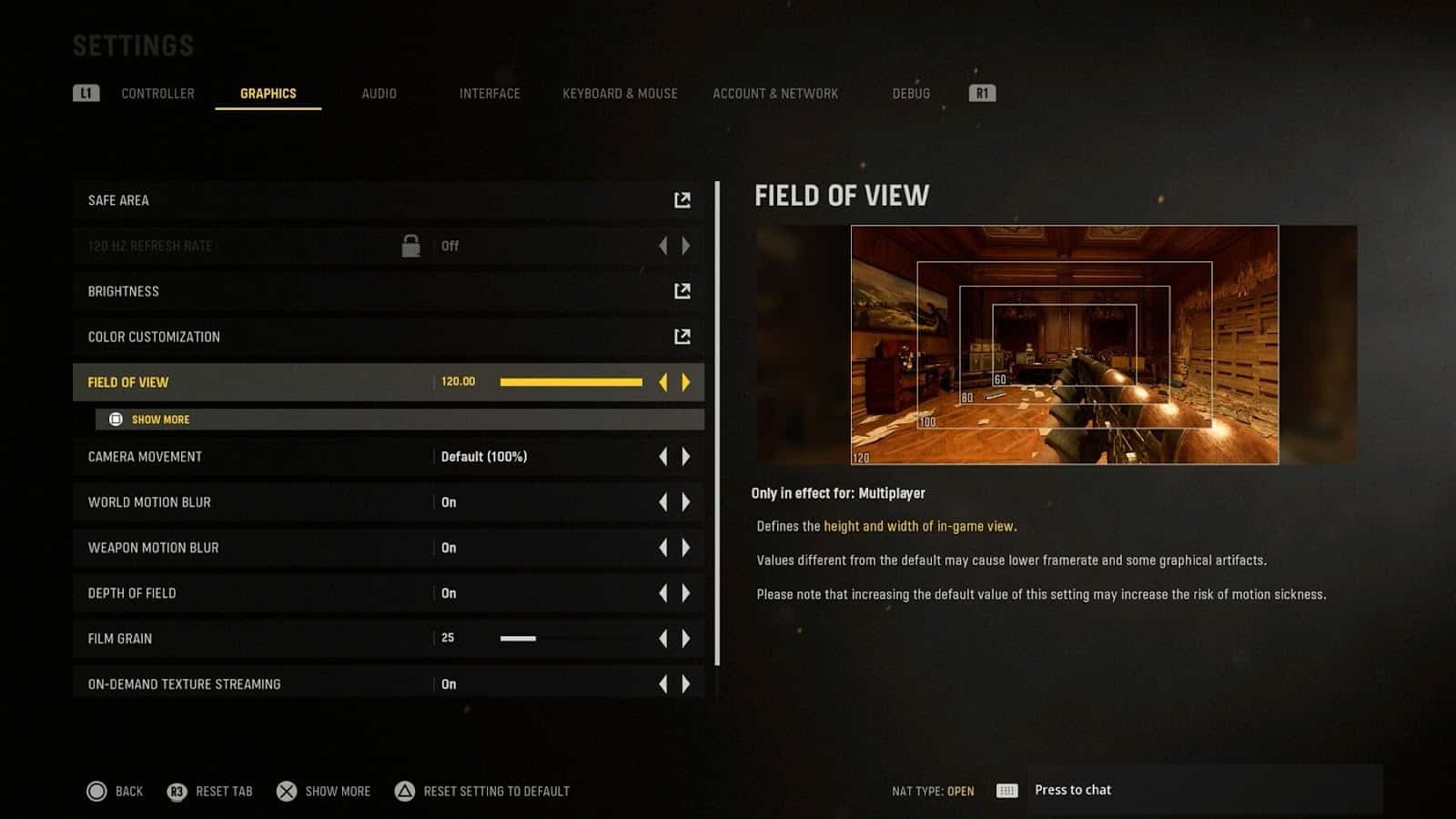Click the Brightness settings pop-out icon
The height and width of the screenshot is (819, 1456).
tap(683, 290)
